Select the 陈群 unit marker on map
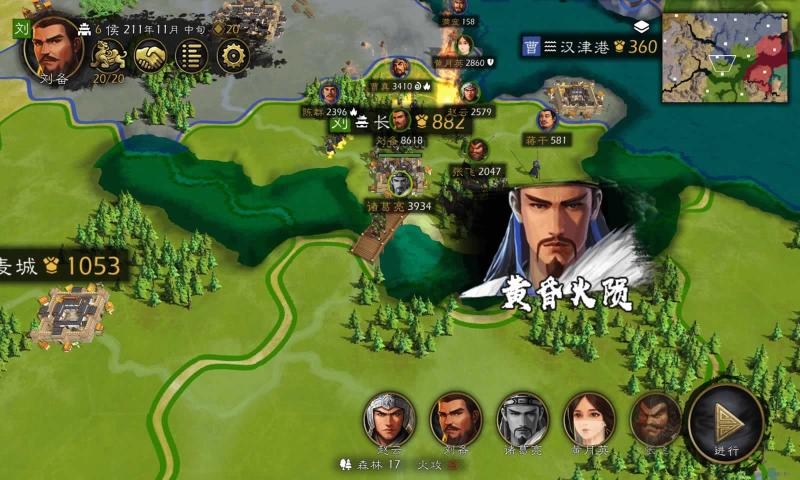 tap(330, 92)
